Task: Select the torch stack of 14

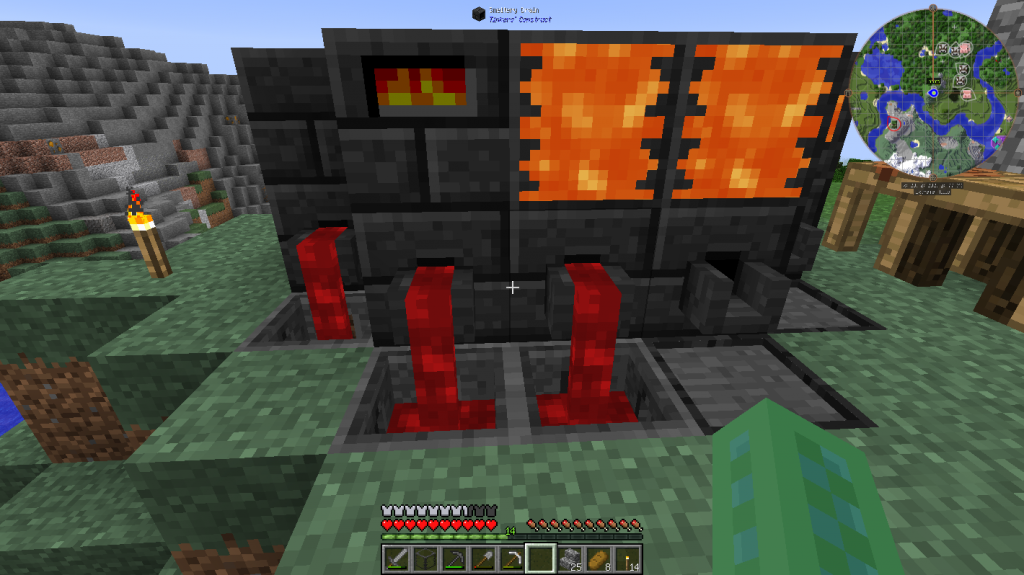Action: click(x=627, y=556)
